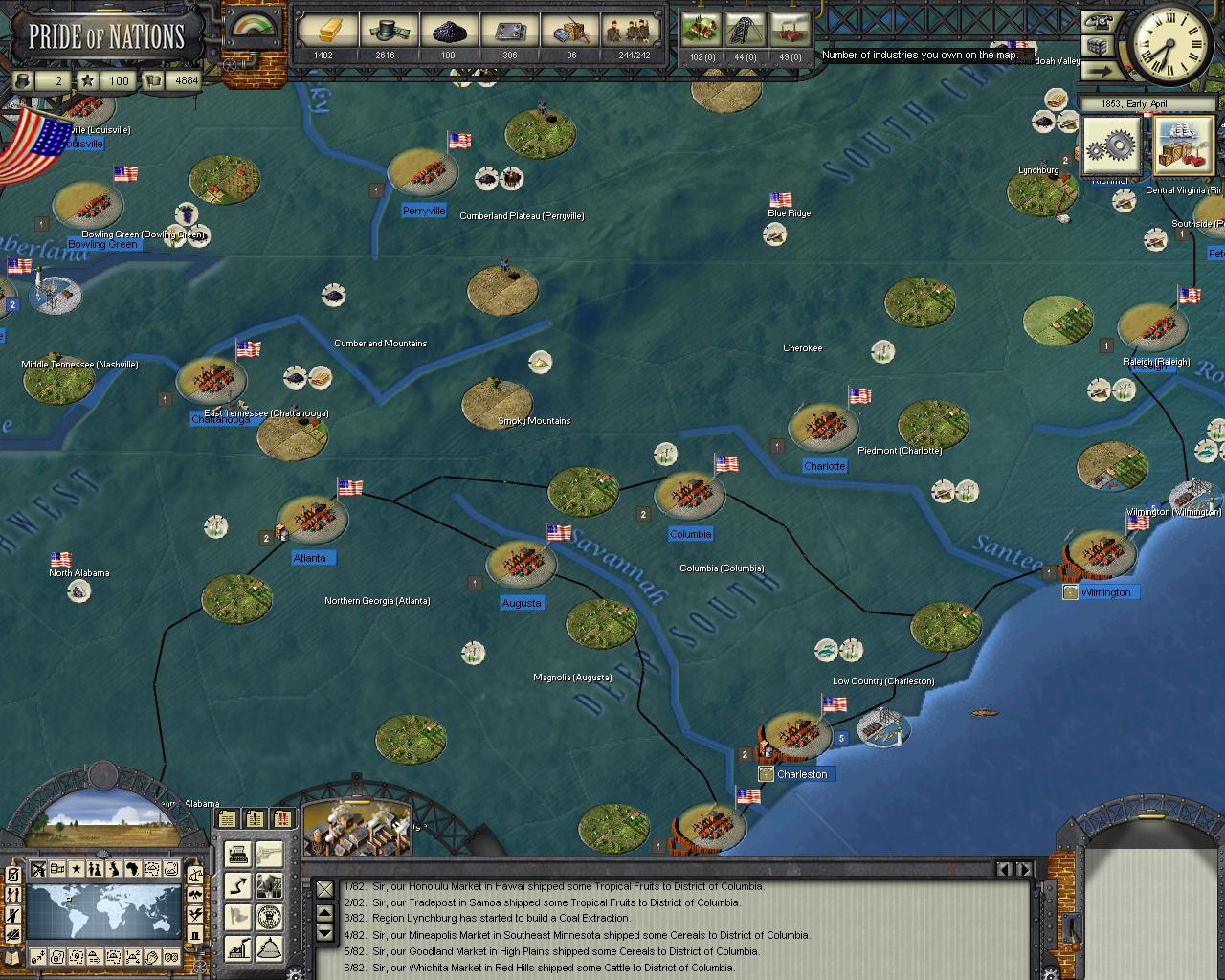This screenshot has height=980, width=1225.
Task: Open the factory industry button
Action: coord(238,948)
